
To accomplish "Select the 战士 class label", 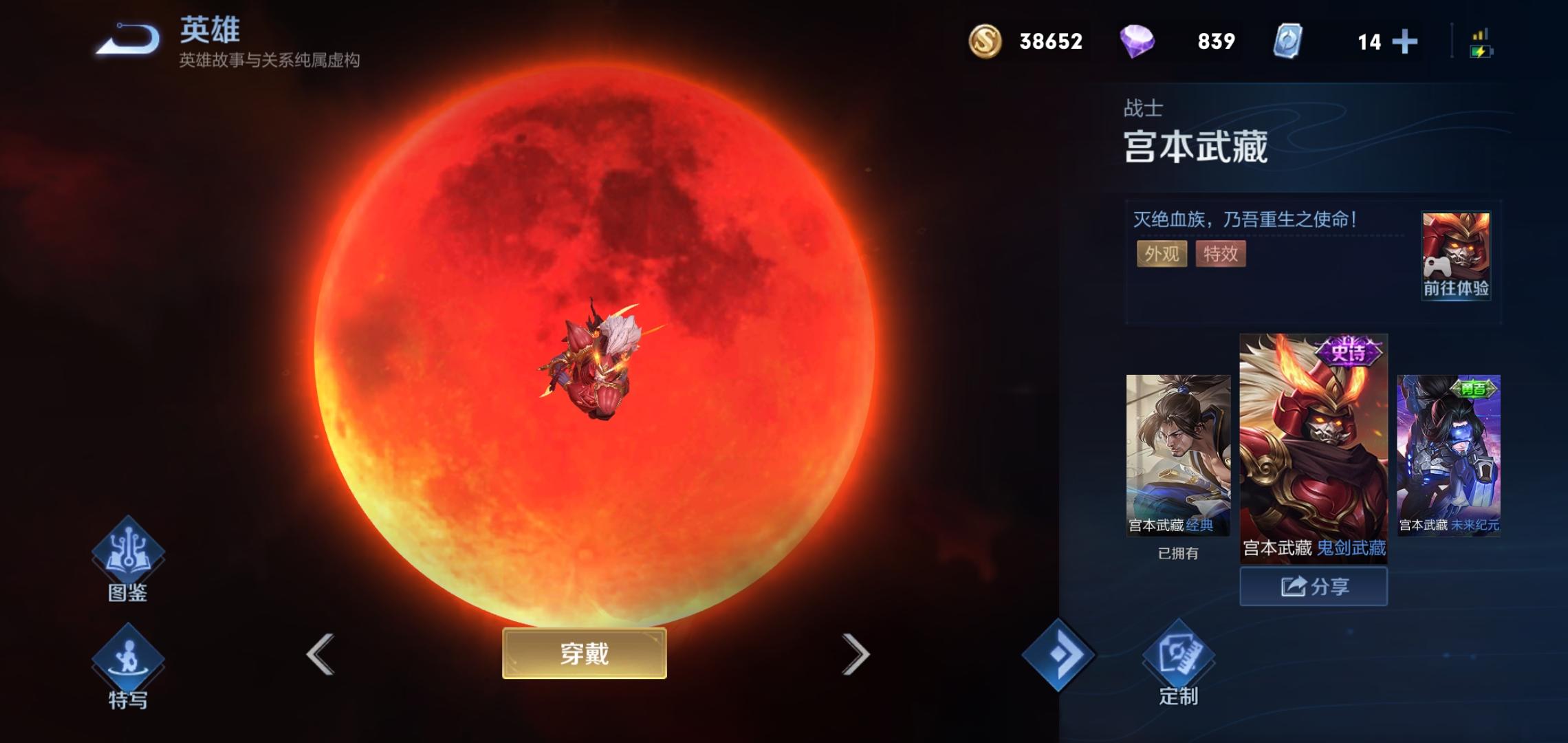I will (1142, 107).
